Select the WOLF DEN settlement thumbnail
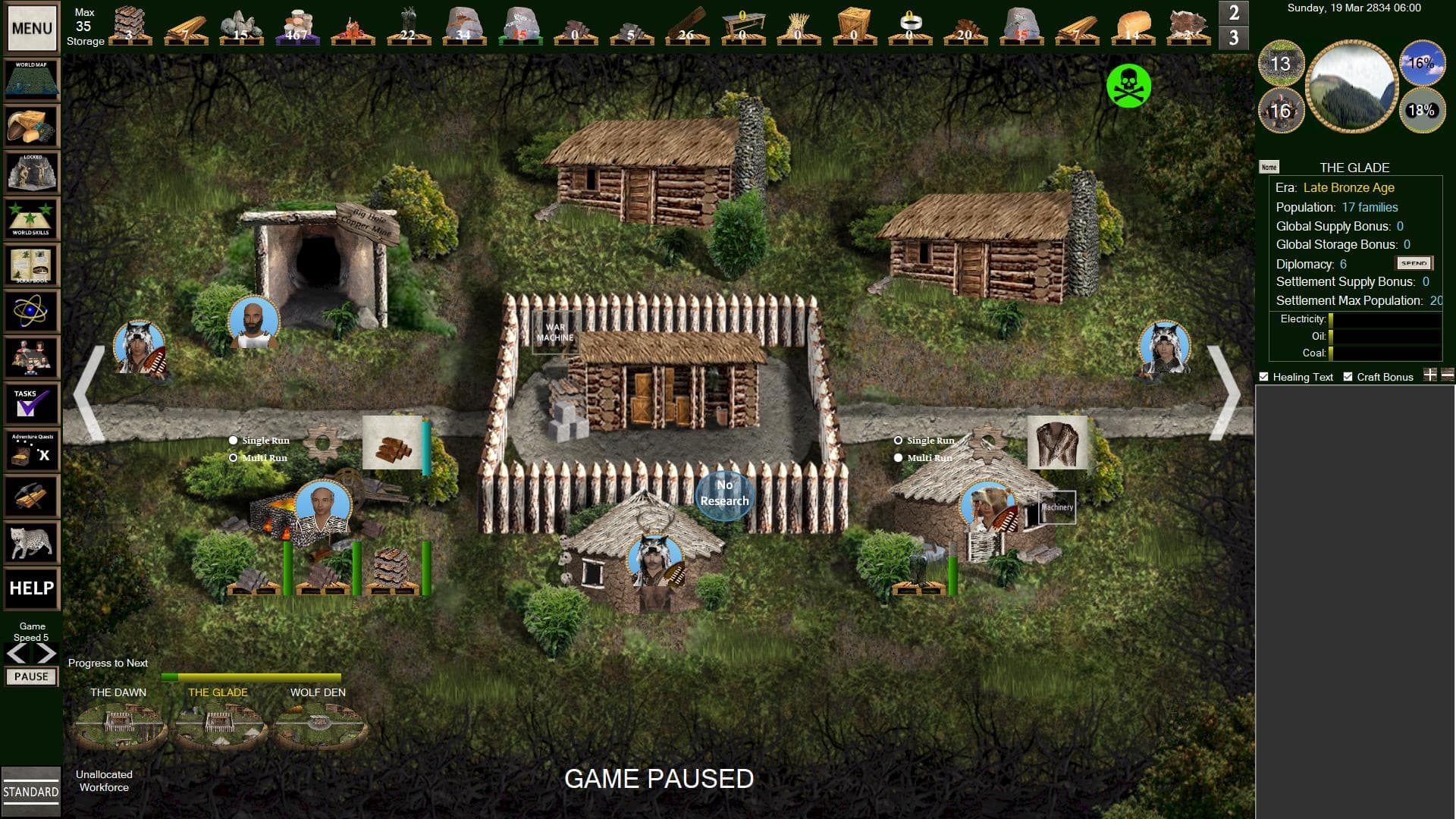 coord(318,725)
